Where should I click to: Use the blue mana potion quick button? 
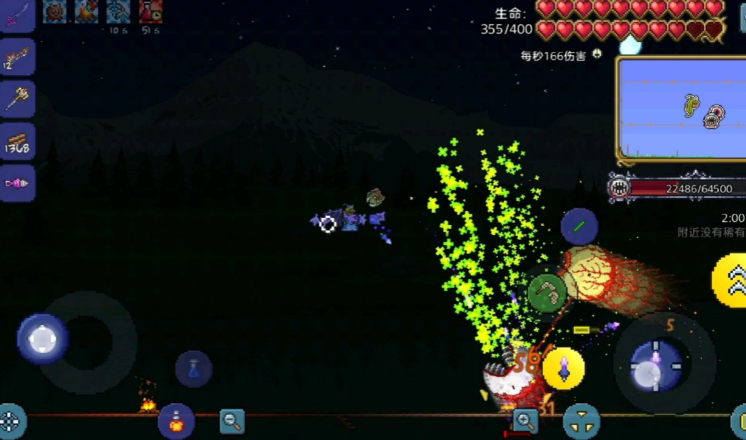[x=193, y=368]
